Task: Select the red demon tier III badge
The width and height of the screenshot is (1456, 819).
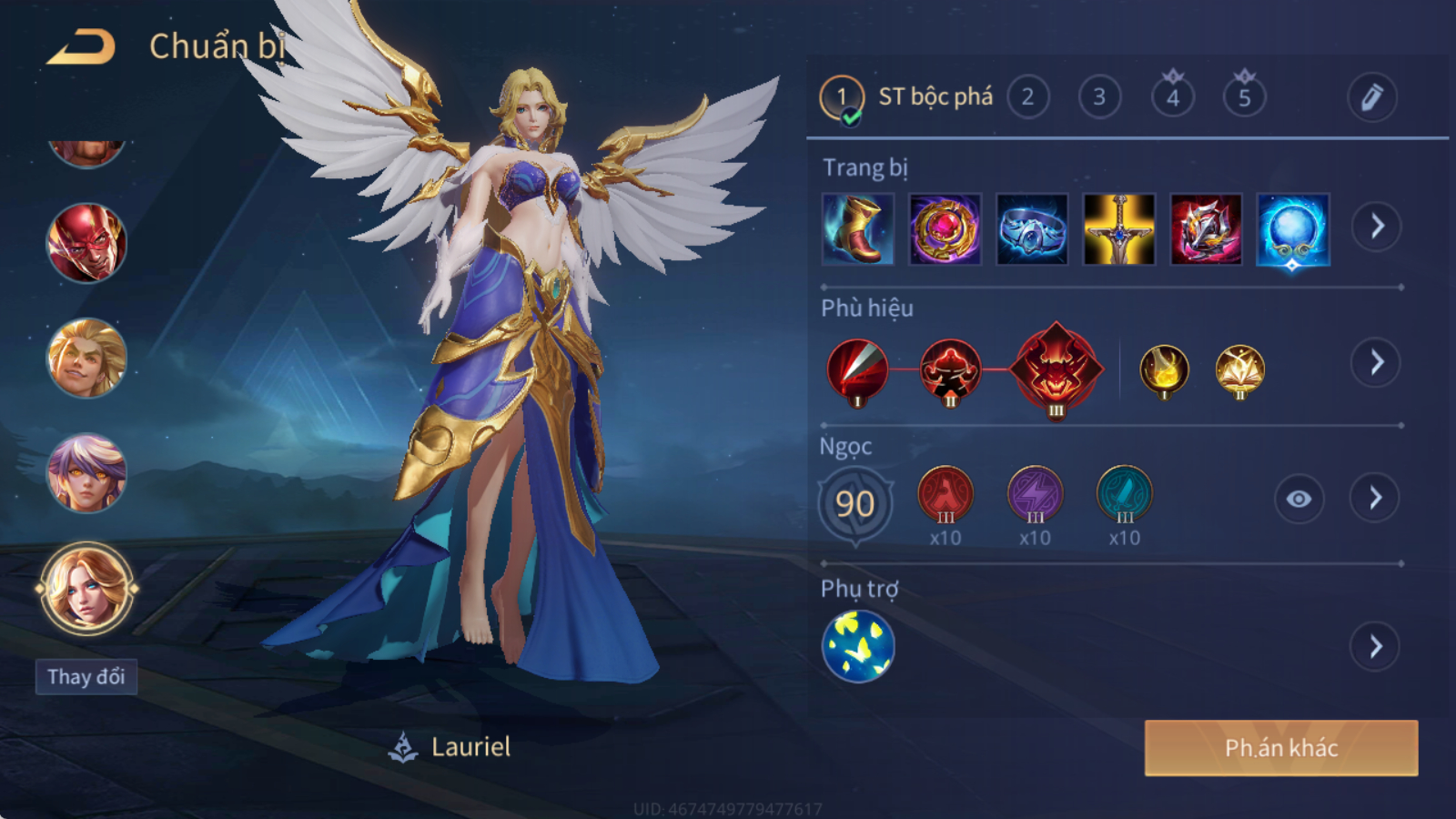Action: pyautogui.click(x=1056, y=370)
